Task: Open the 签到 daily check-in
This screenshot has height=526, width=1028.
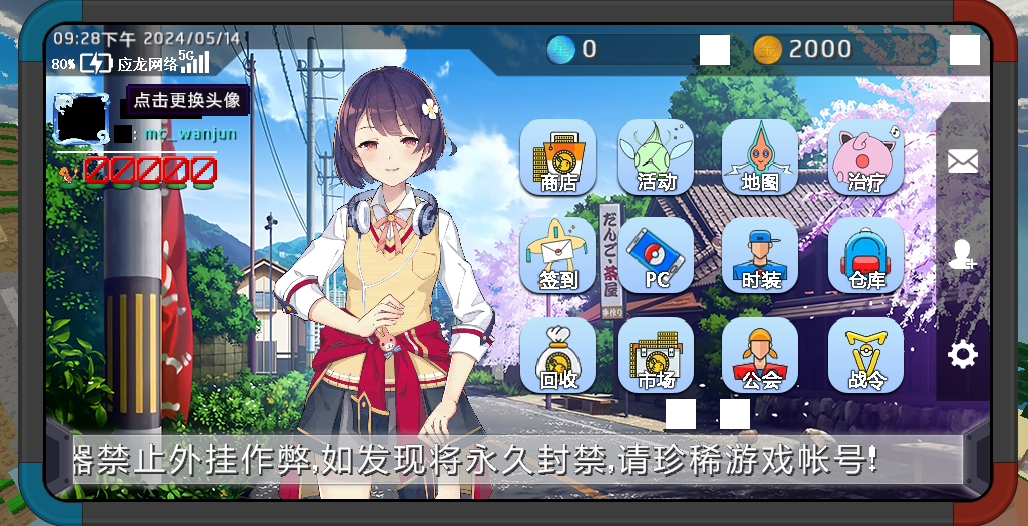Action: pyautogui.click(x=558, y=255)
